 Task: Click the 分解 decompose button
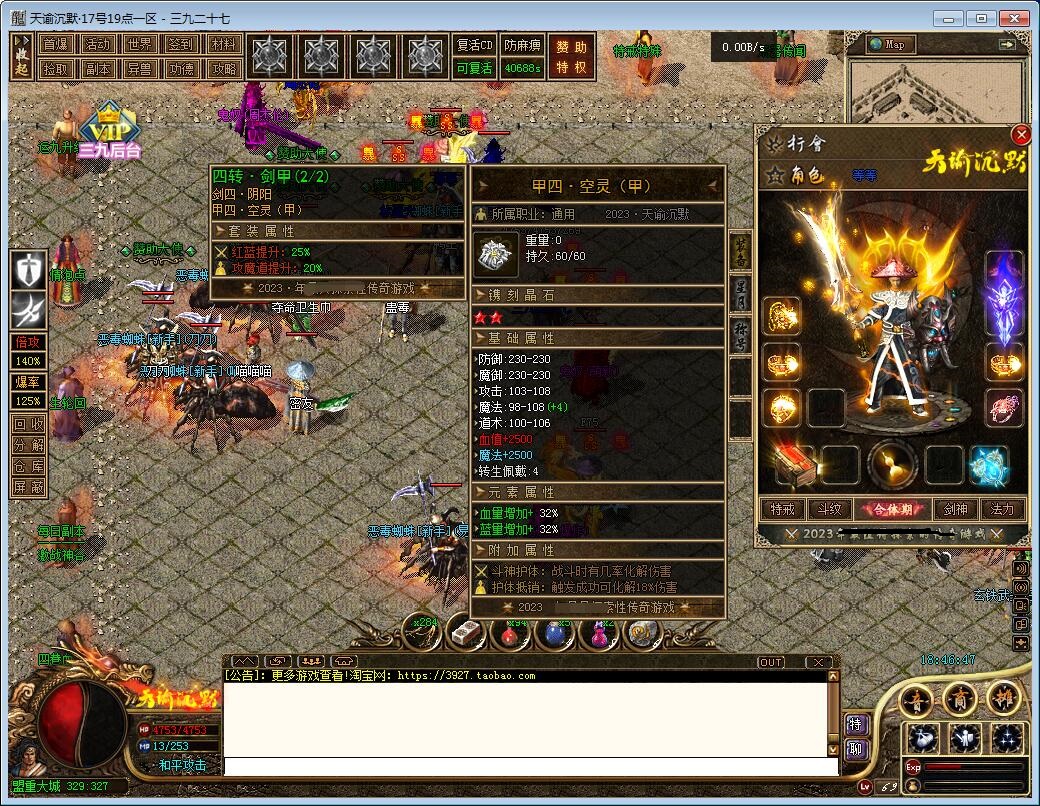pos(28,445)
